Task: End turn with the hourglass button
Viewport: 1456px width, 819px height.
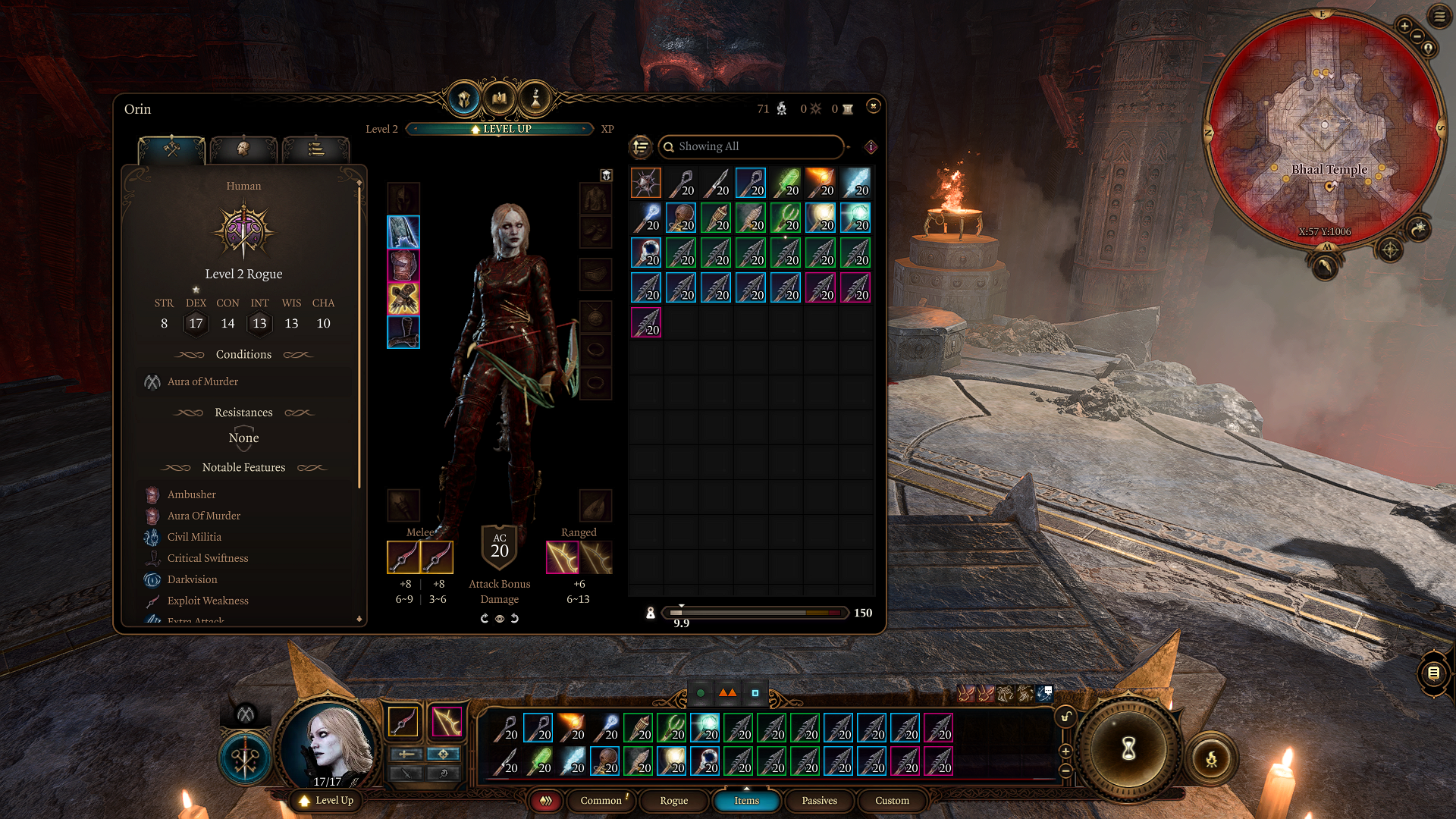Action: (x=1128, y=749)
